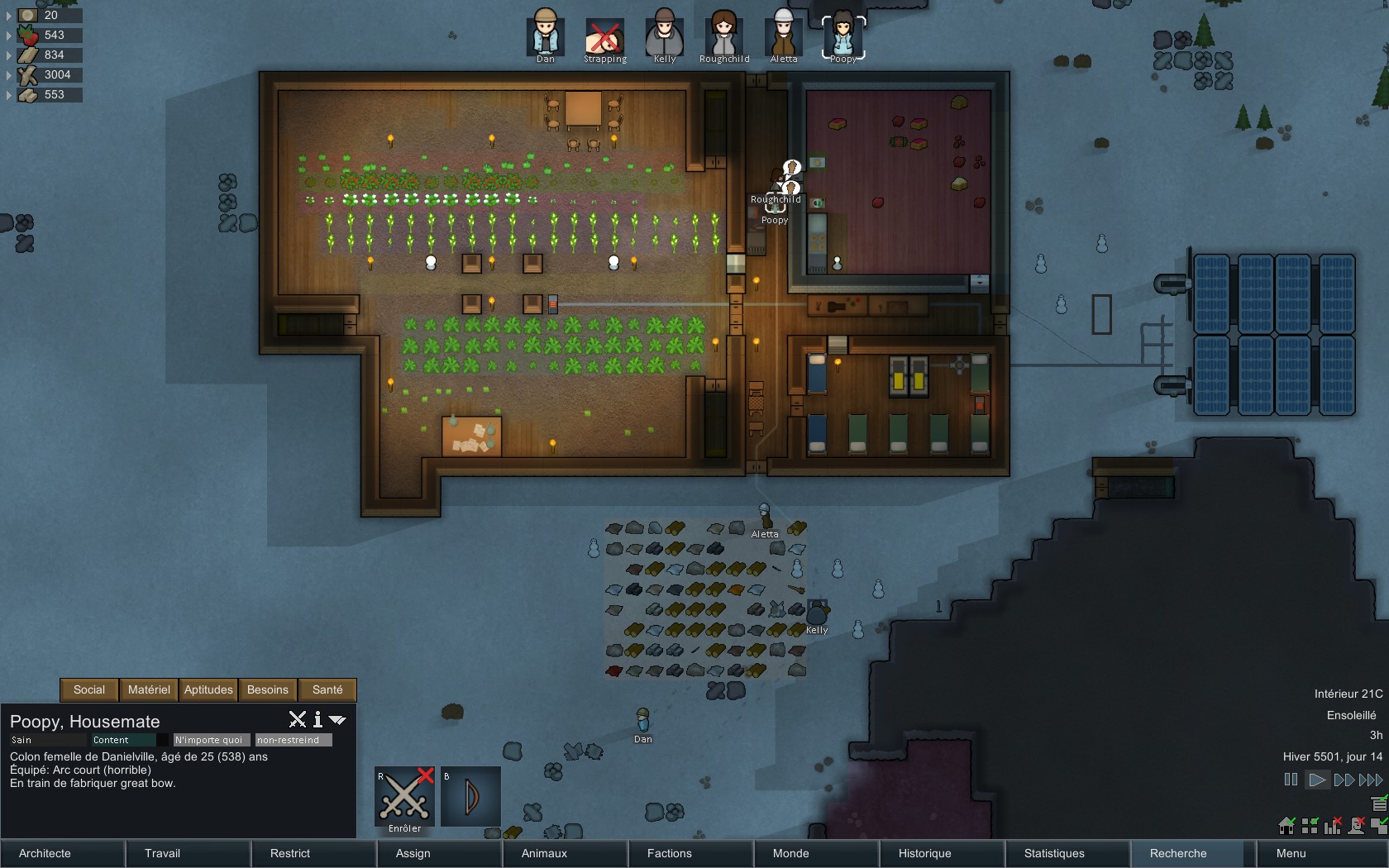Image resolution: width=1389 pixels, height=868 pixels.
Task: Show the Besoins needs tab
Action: 268,689
